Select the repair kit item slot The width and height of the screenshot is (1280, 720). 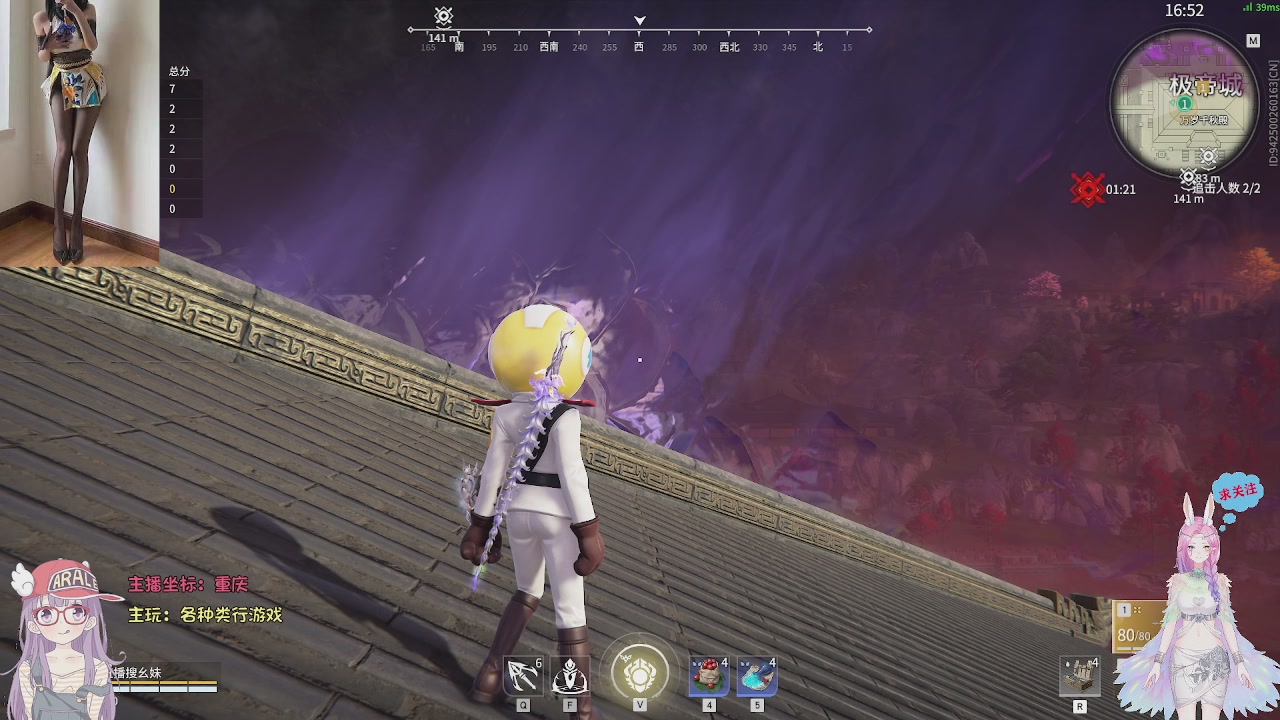click(1080, 677)
